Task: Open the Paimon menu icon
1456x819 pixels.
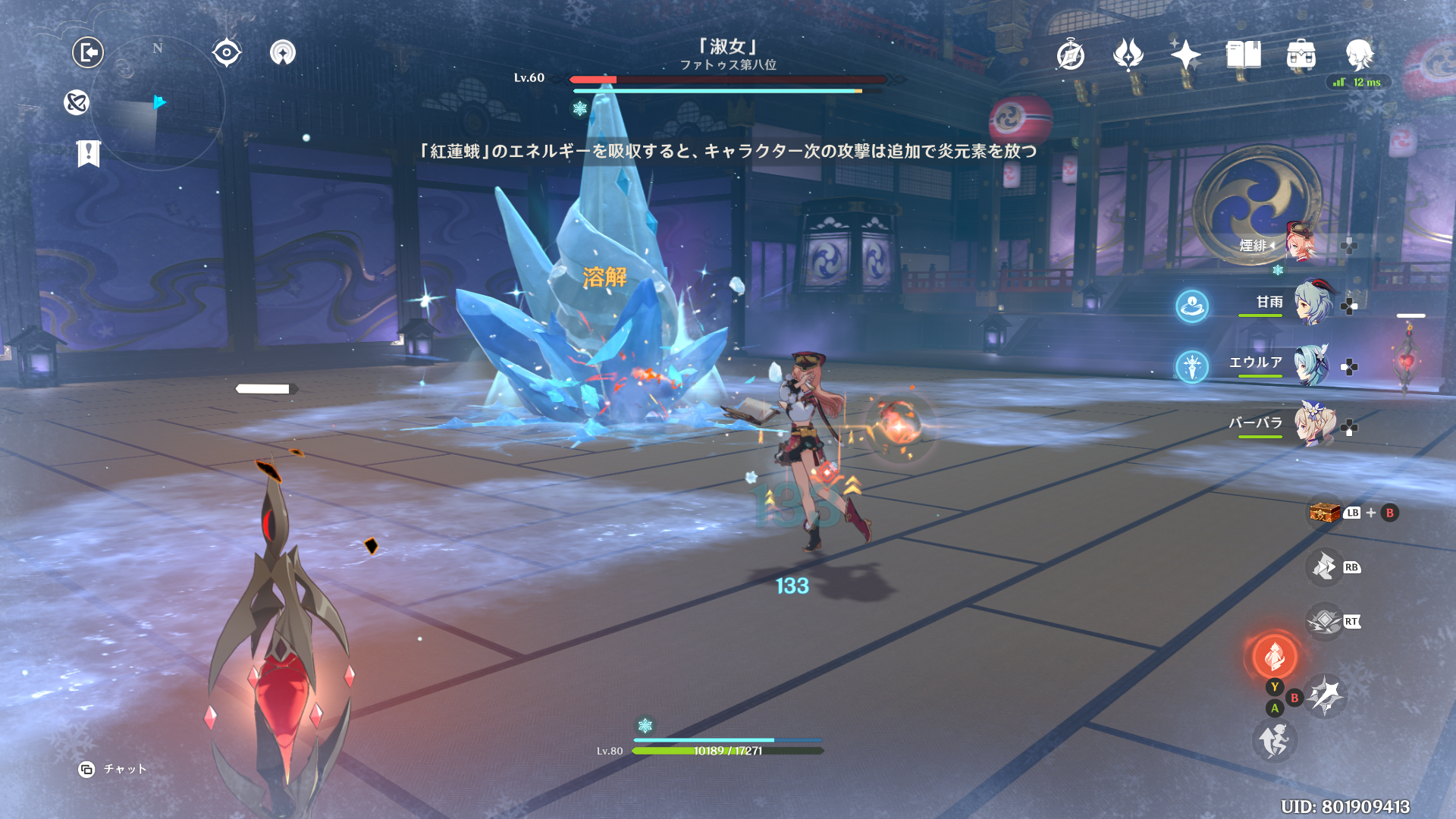Action: tap(1359, 55)
